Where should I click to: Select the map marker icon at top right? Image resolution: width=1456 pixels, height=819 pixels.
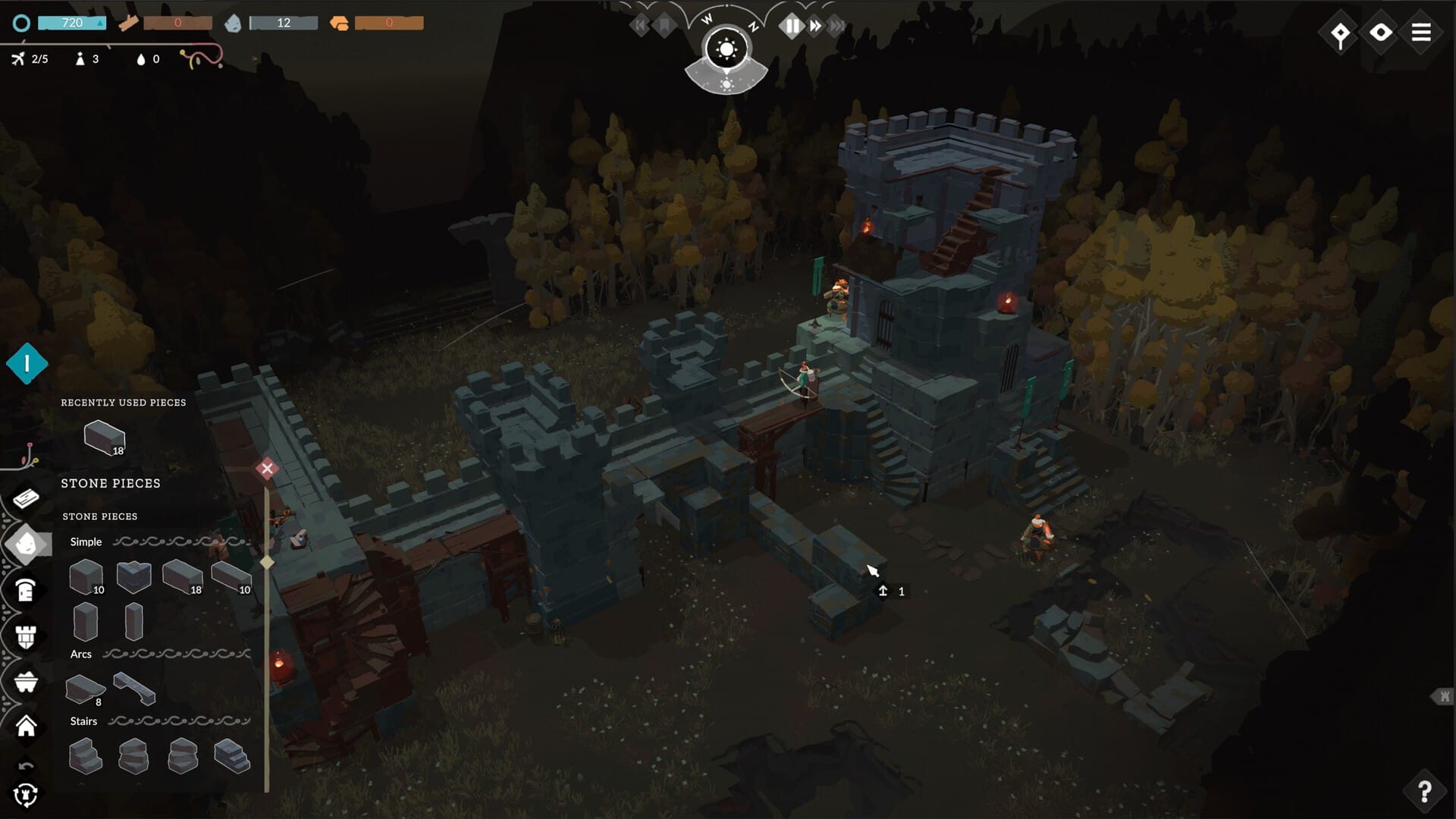tap(1339, 32)
